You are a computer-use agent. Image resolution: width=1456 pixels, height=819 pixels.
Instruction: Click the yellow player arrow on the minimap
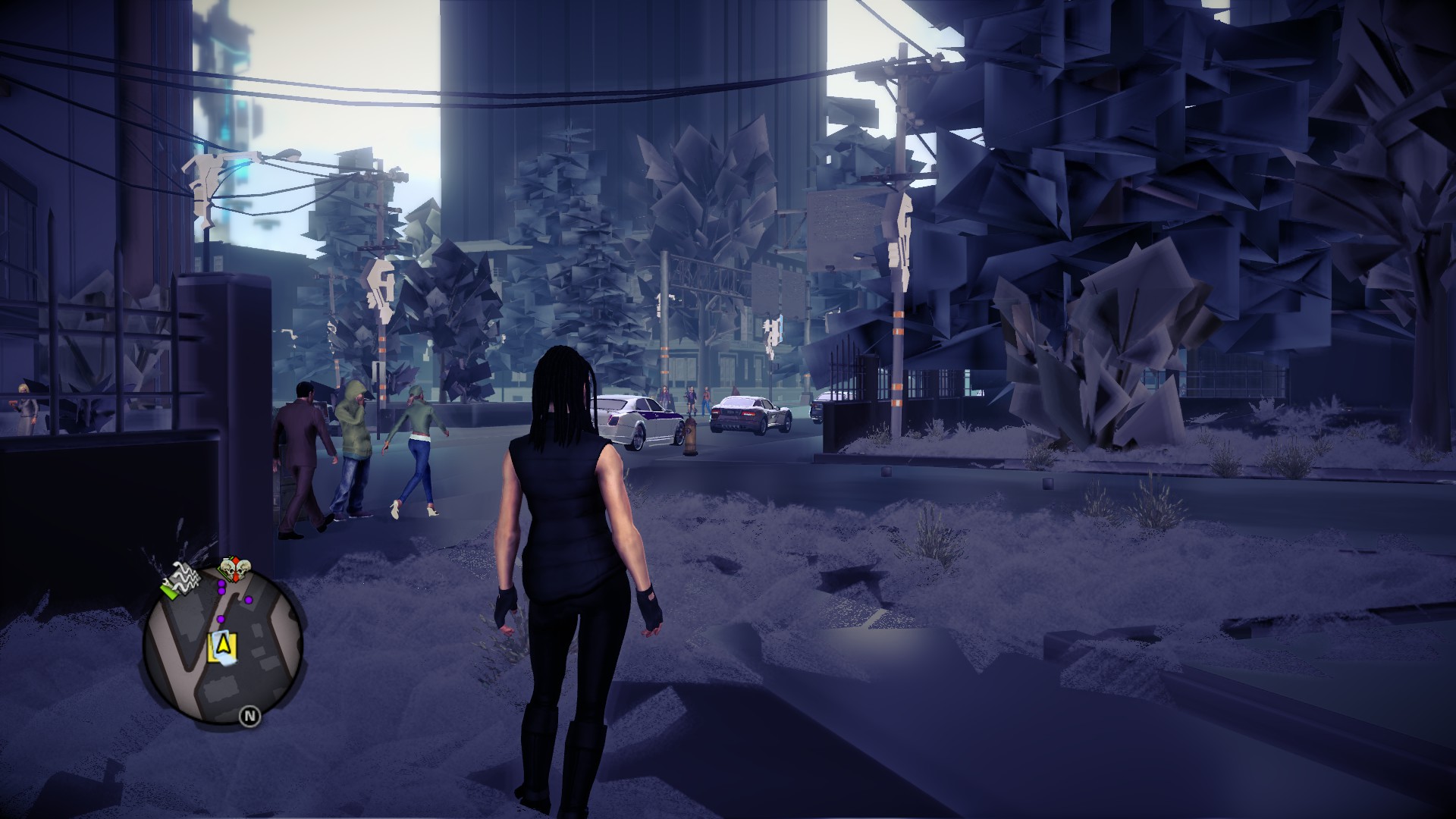pyautogui.click(x=223, y=645)
